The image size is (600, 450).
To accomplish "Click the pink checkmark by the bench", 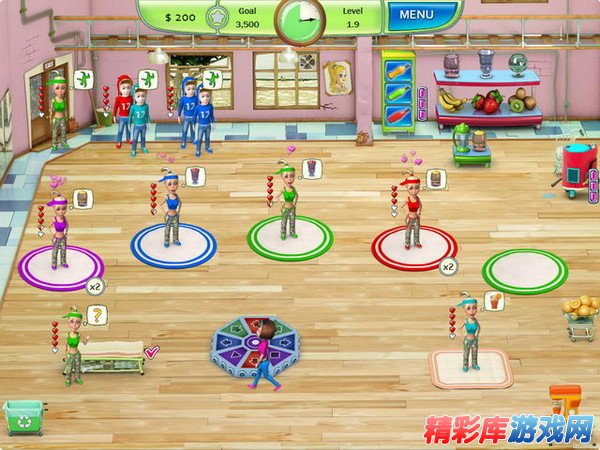I will point(152,351).
